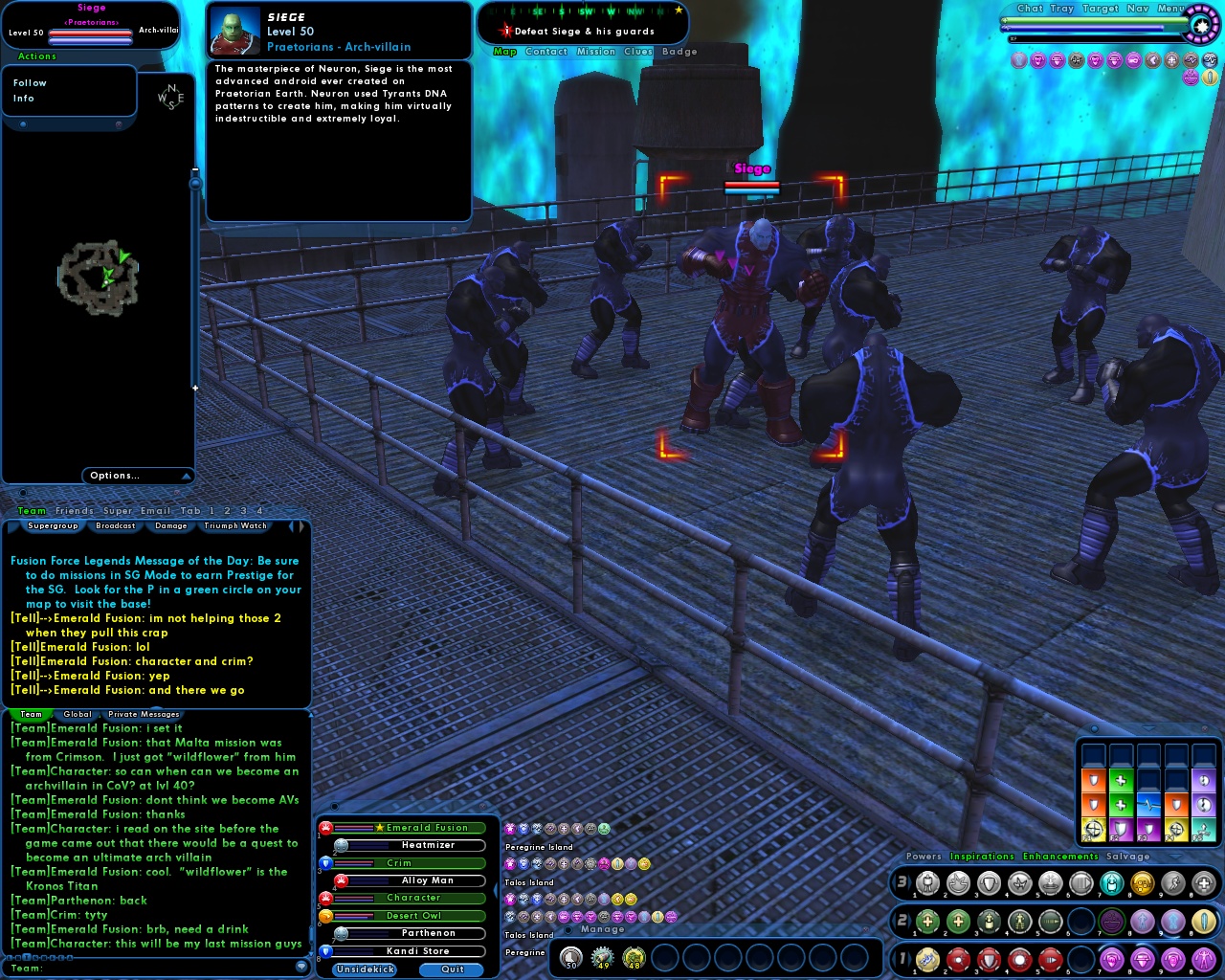Activate the Sprint running-figure power in tray 3

point(1172,883)
